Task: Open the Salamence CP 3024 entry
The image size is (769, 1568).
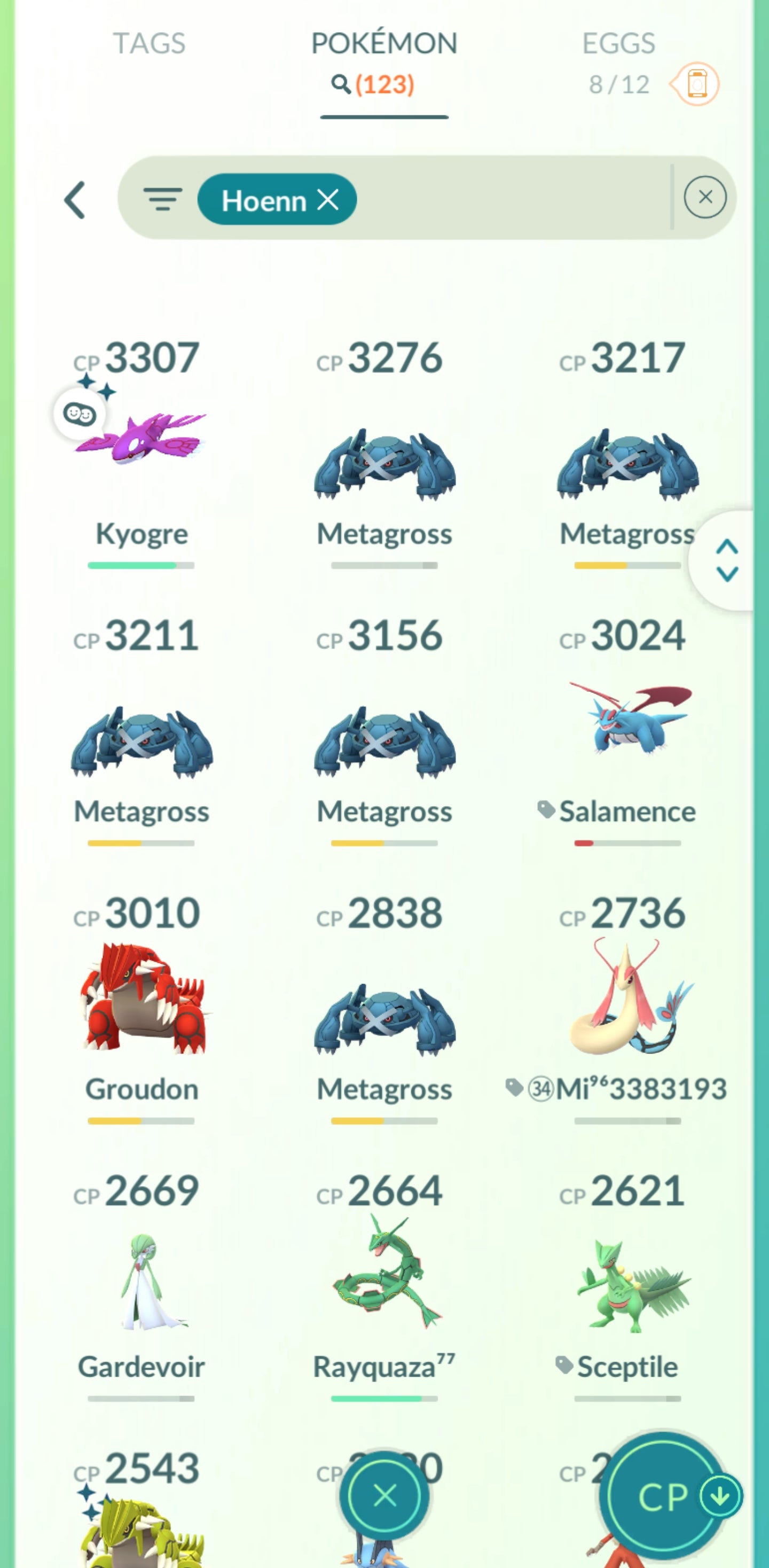Action: point(627,718)
